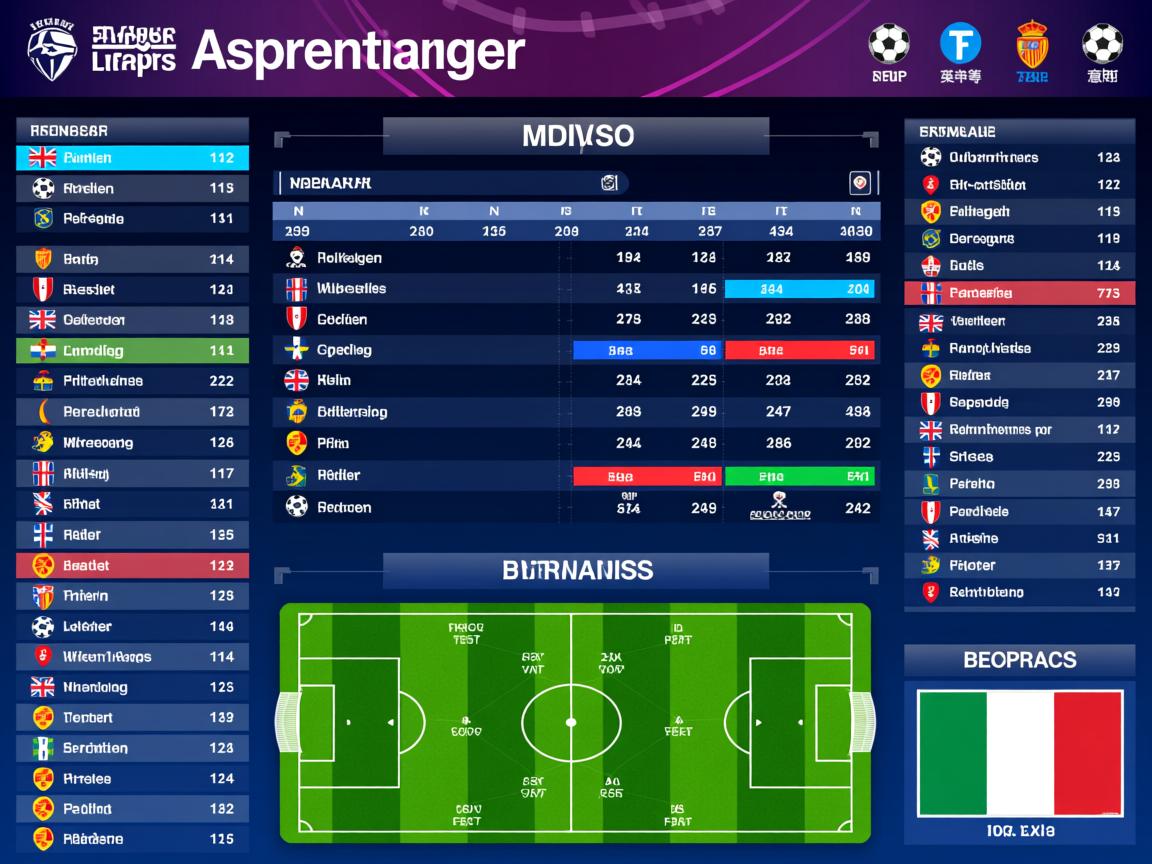Select the BURNANISS panel header
Image resolution: width=1152 pixels, height=864 pixels.
[576, 571]
